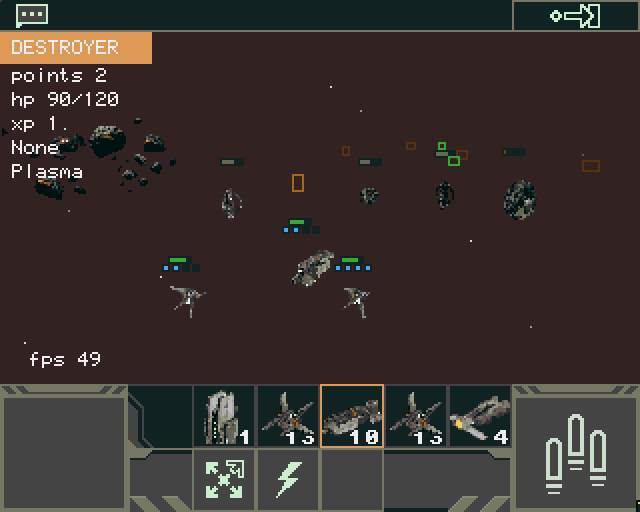
Task: Select the tall tower ship slot with count 1
Action: 224,416
